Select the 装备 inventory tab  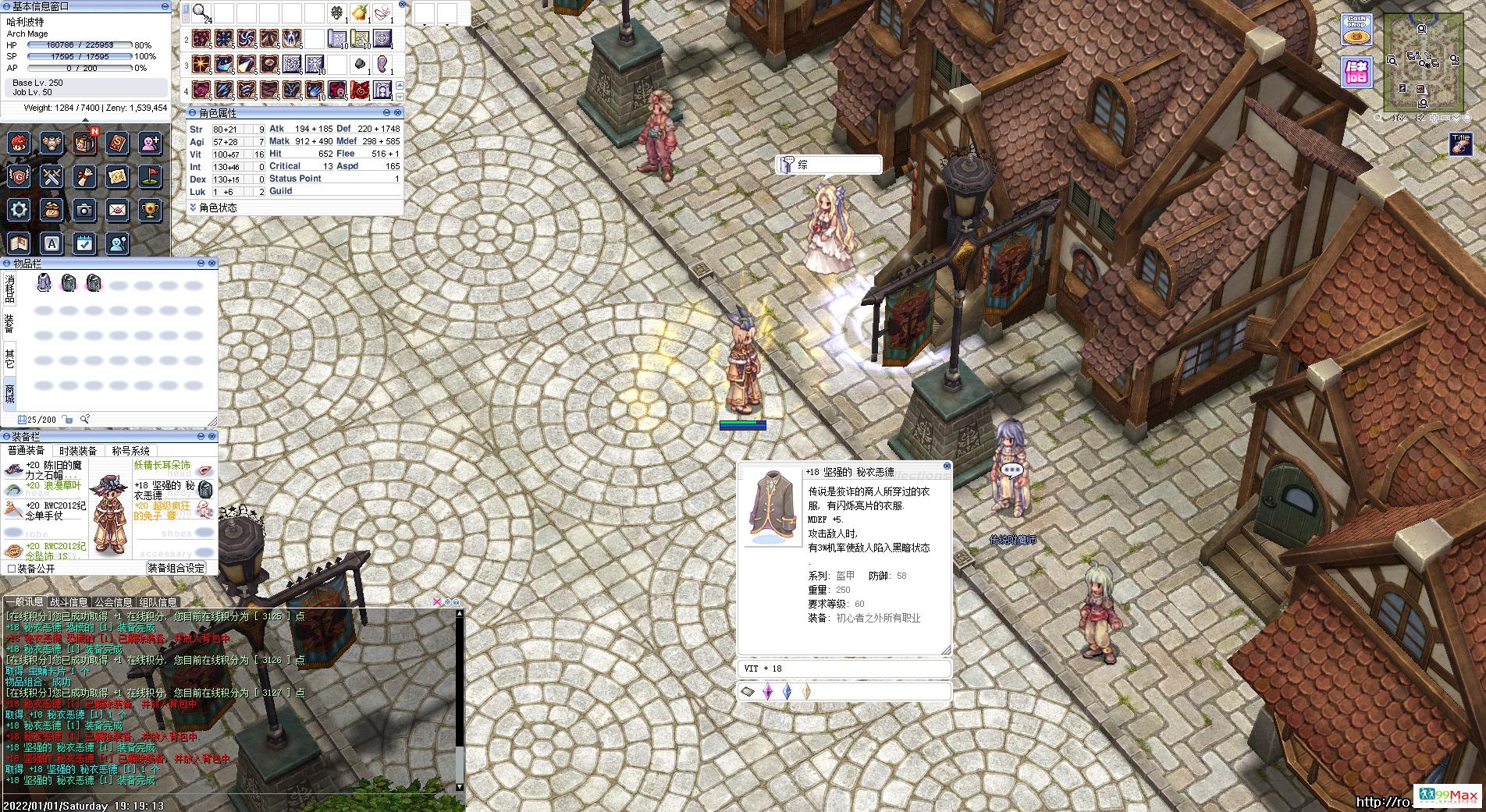9,323
